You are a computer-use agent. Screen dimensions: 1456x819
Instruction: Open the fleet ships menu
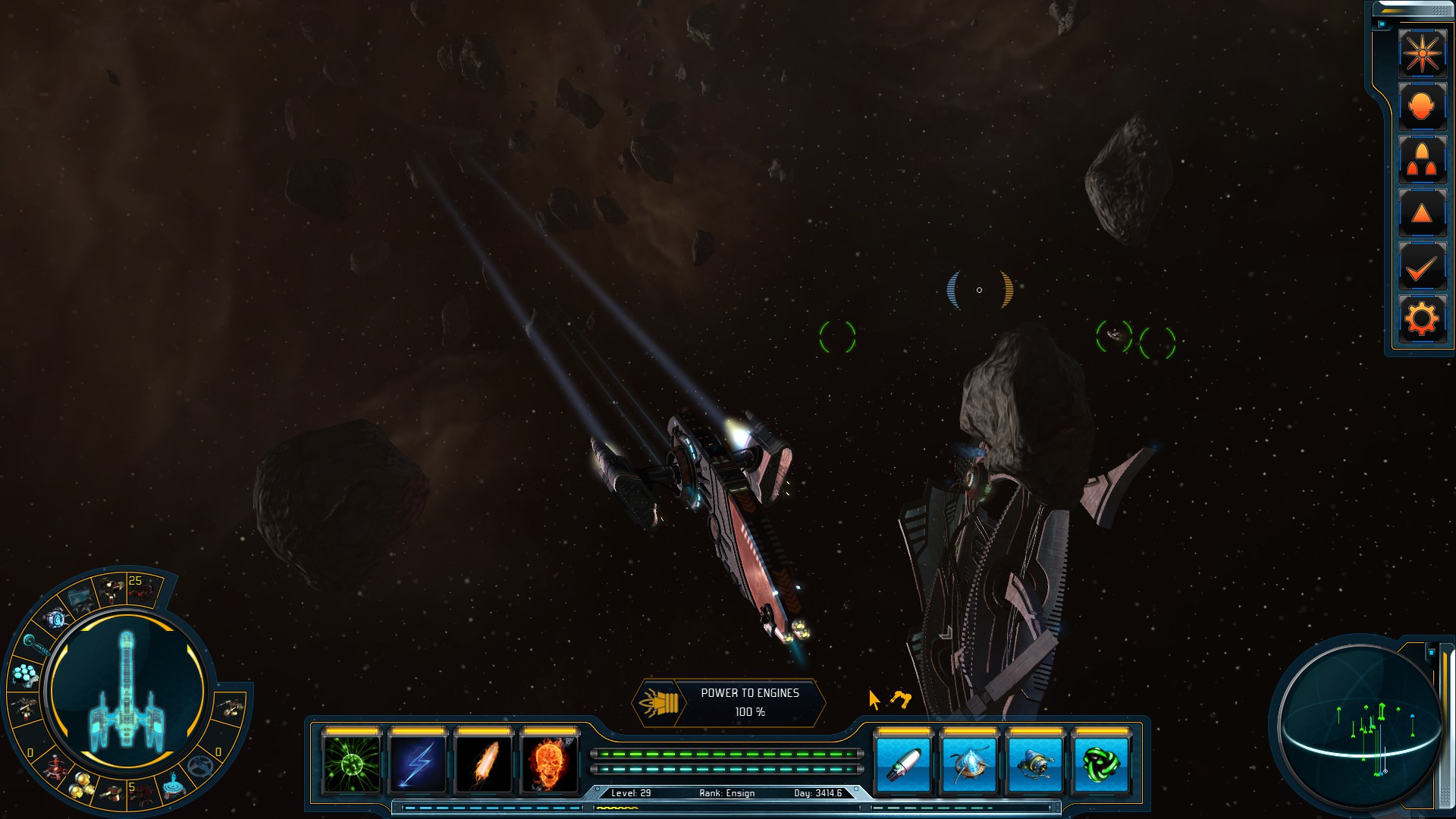pyautogui.click(x=1422, y=160)
